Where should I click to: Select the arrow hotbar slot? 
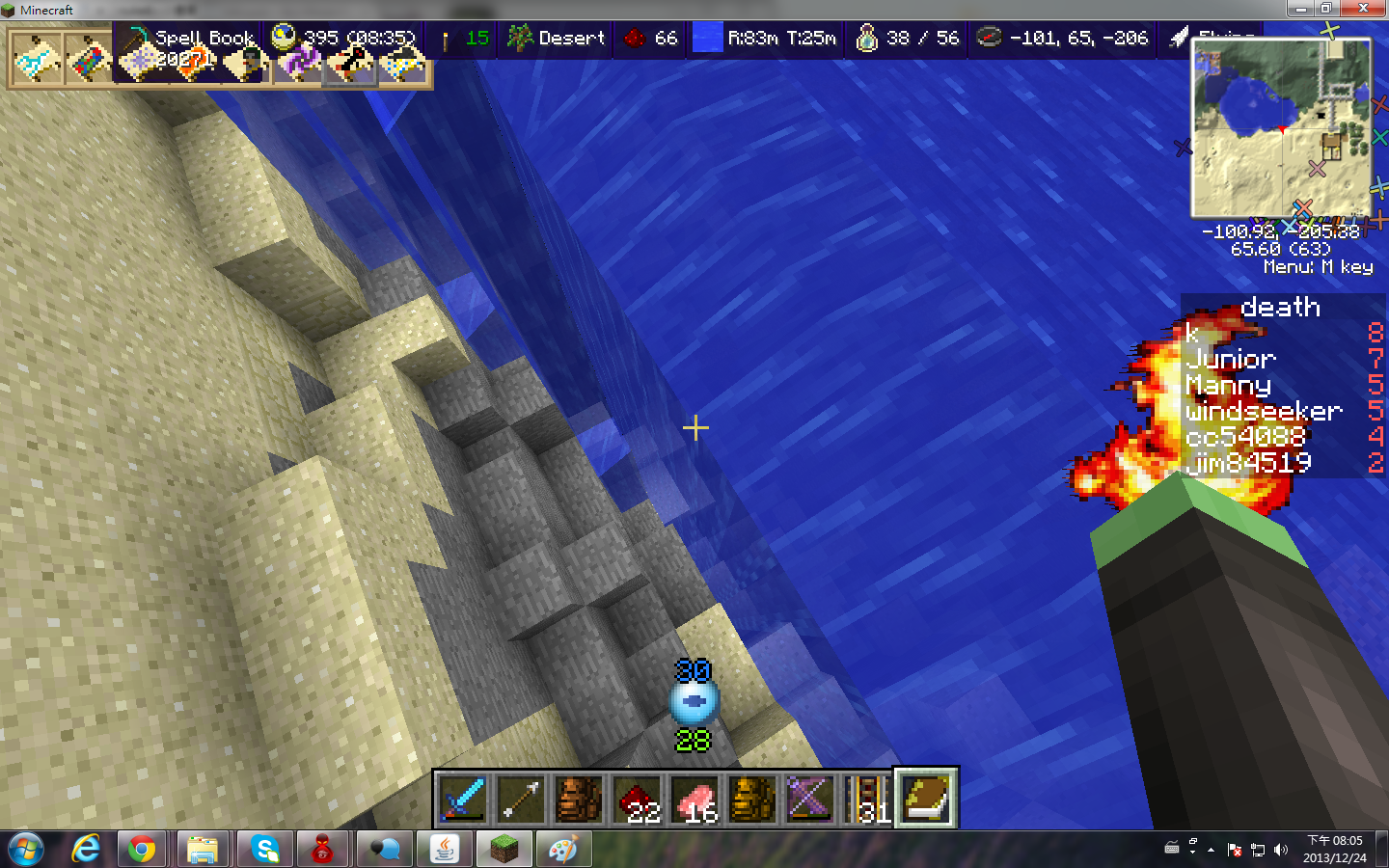(521, 799)
